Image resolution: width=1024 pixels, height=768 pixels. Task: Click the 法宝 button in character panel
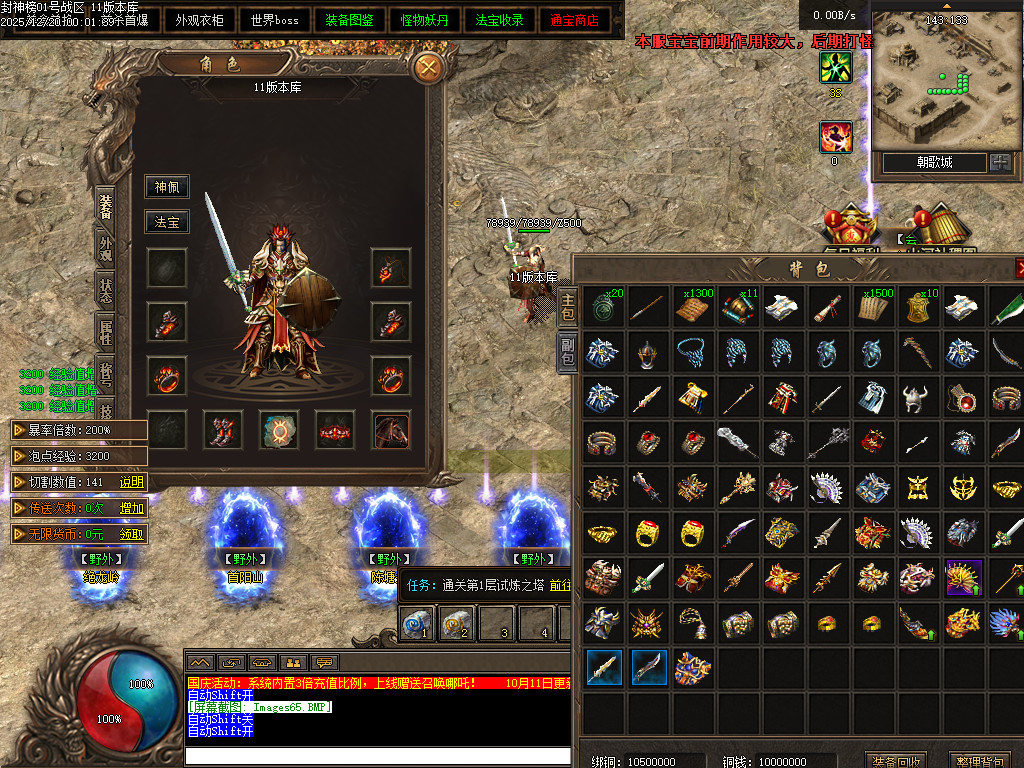click(x=166, y=222)
